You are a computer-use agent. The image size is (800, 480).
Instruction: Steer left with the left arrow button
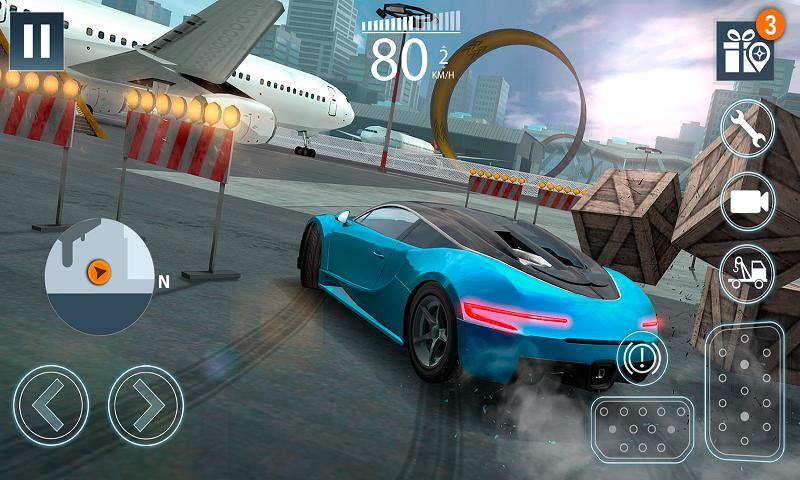51,405
